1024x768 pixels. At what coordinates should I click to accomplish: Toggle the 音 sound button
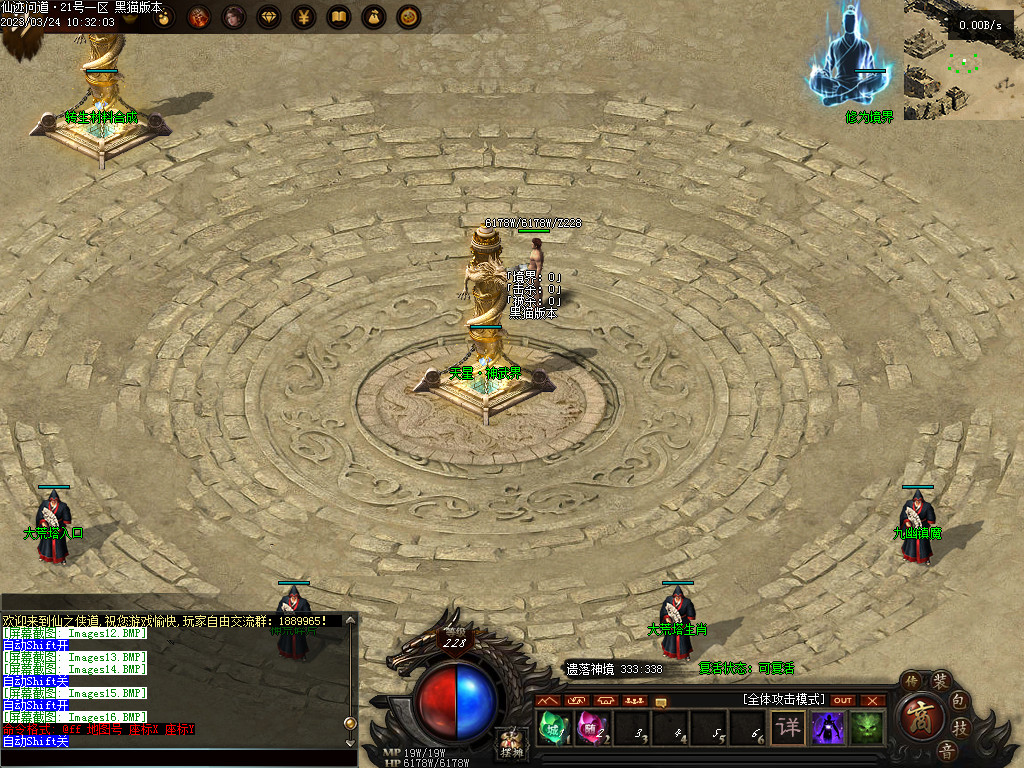[946, 751]
